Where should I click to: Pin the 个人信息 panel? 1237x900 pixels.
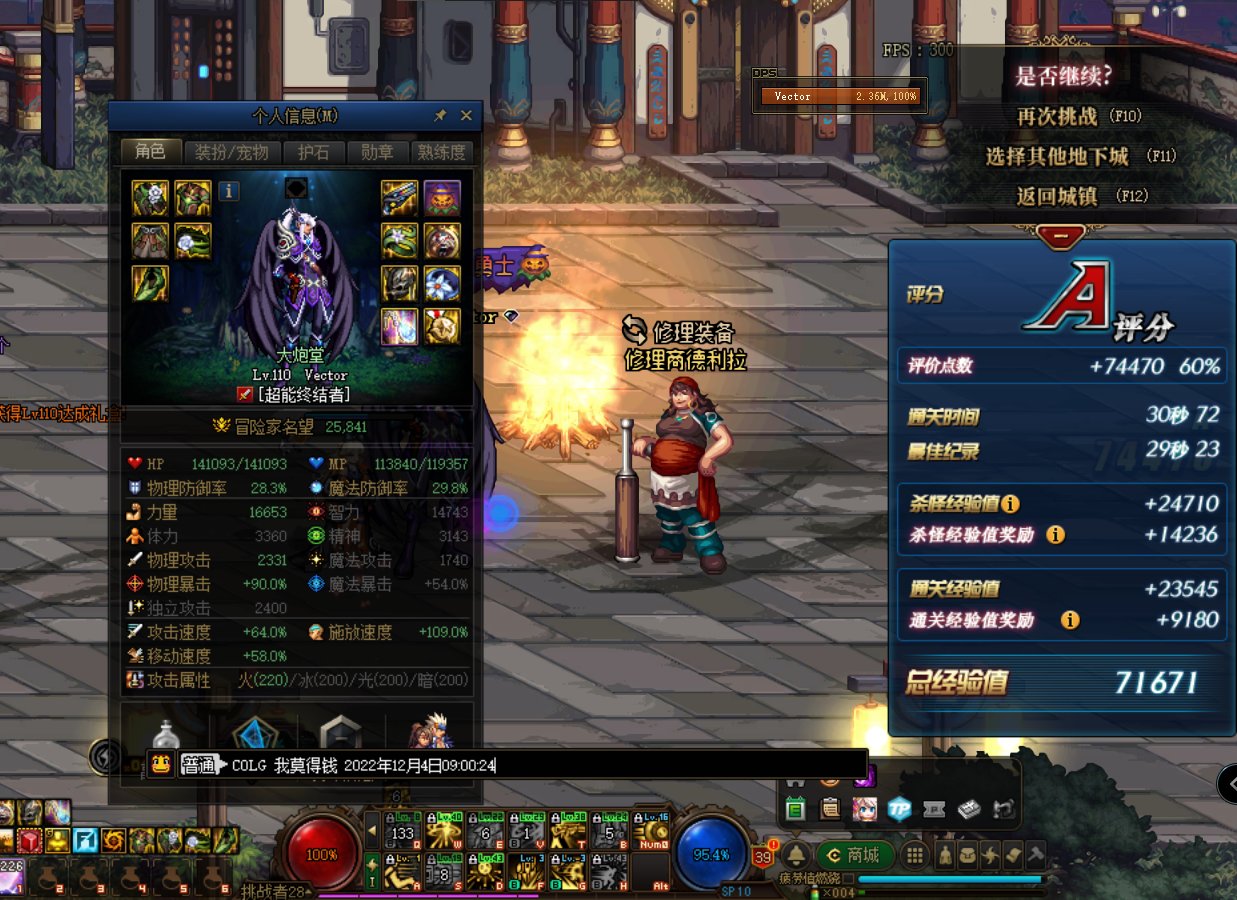pyautogui.click(x=440, y=116)
